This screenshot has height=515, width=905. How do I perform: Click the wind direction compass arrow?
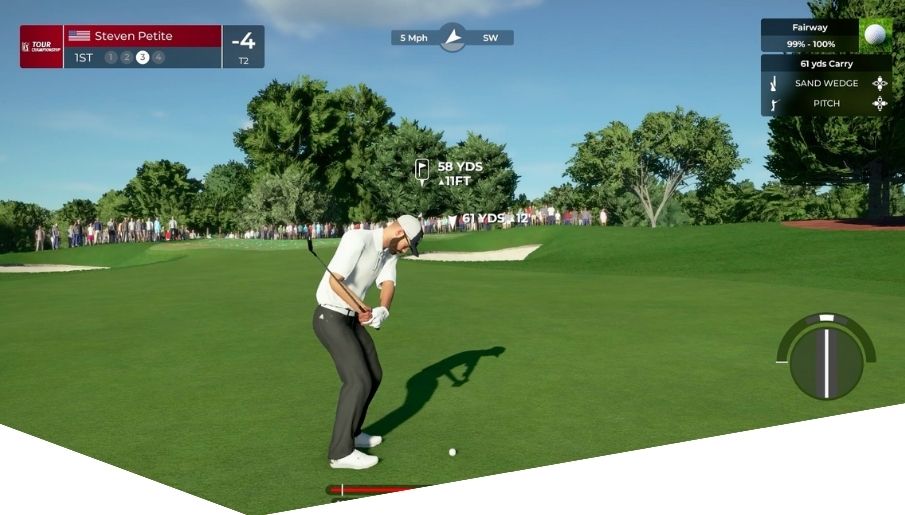coord(452,38)
